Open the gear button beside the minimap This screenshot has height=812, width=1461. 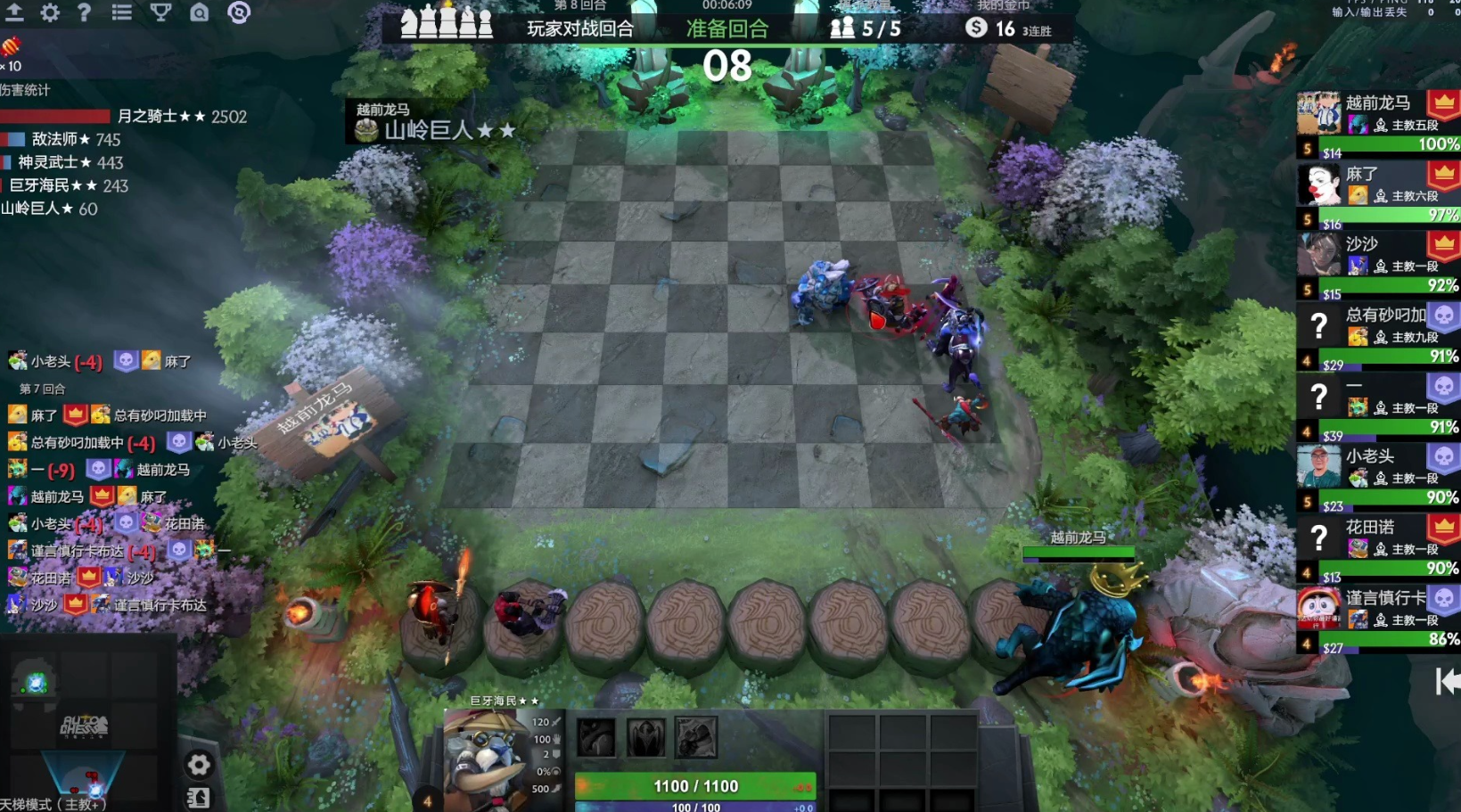(x=199, y=765)
